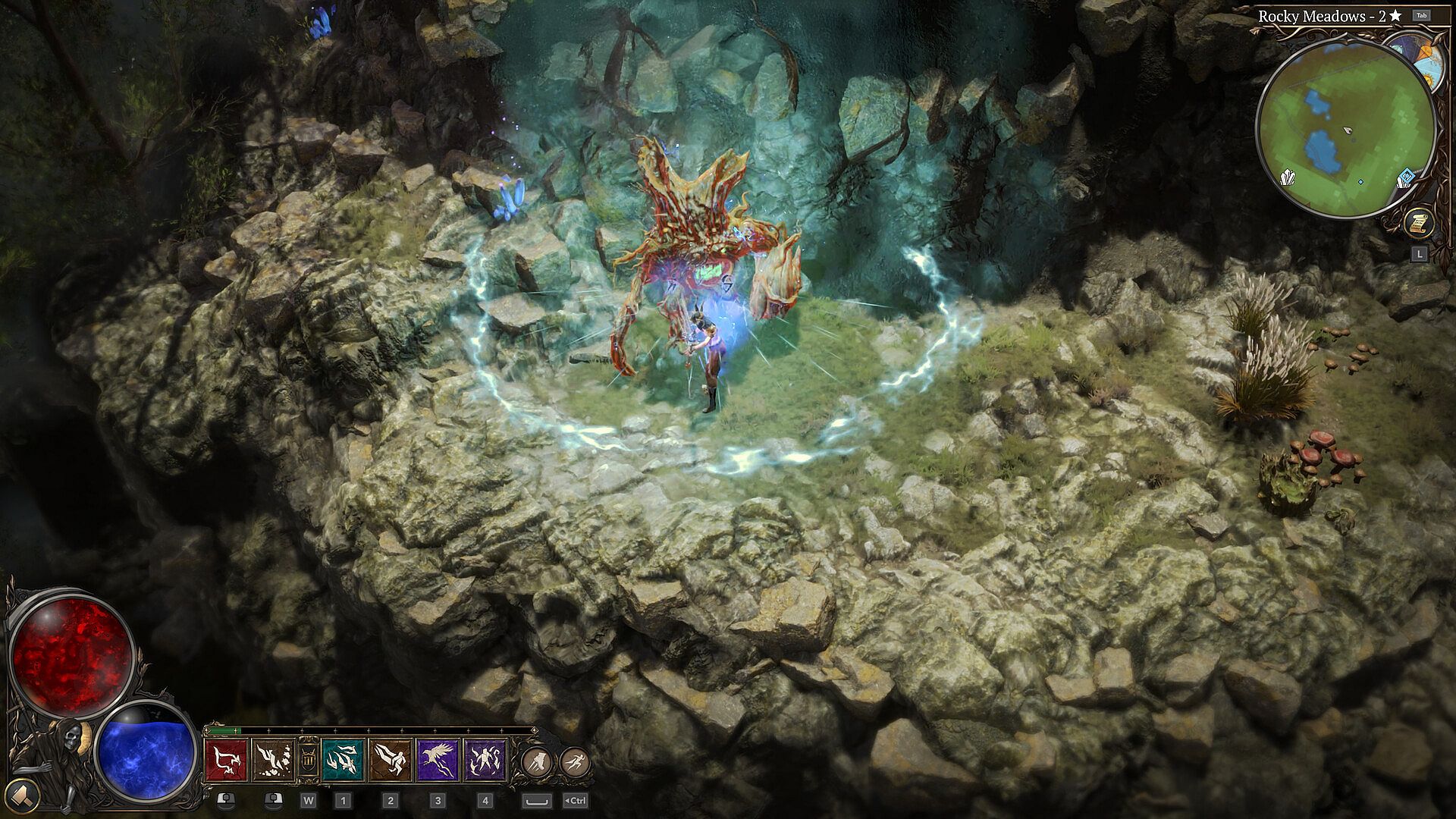Toggle the round sprinting runner ability
The height and width of the screenshot is (819, 1456).
pos(576,761)
